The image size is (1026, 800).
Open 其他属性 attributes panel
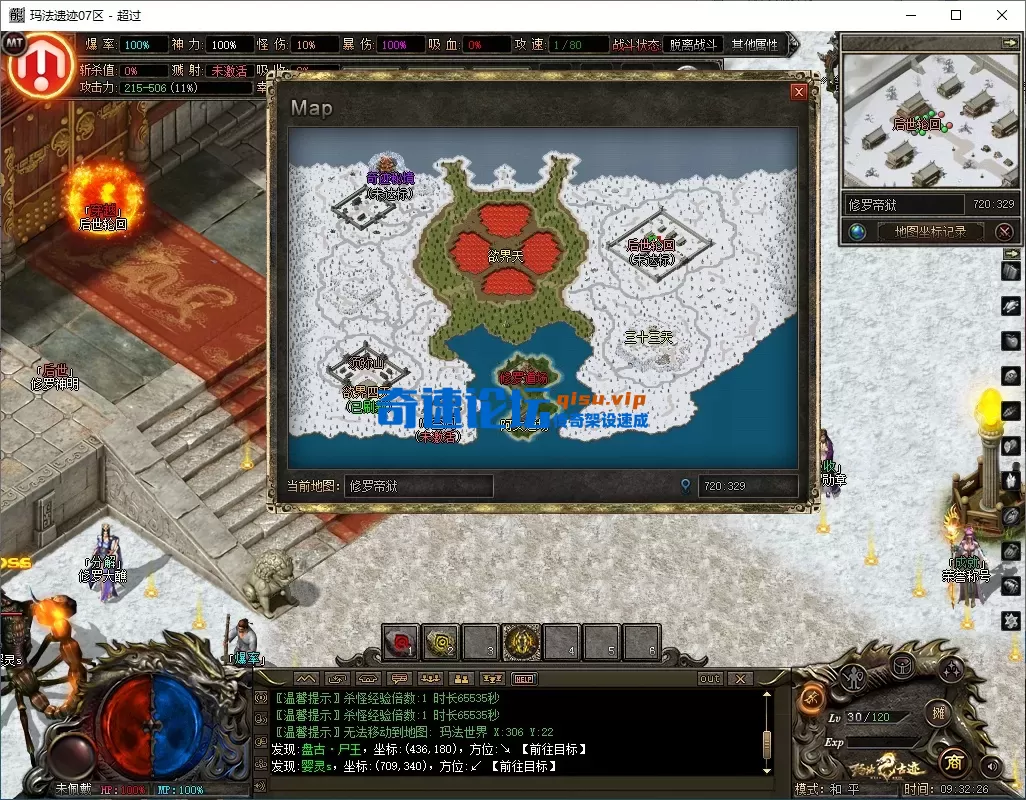click(x=755, y=45)
